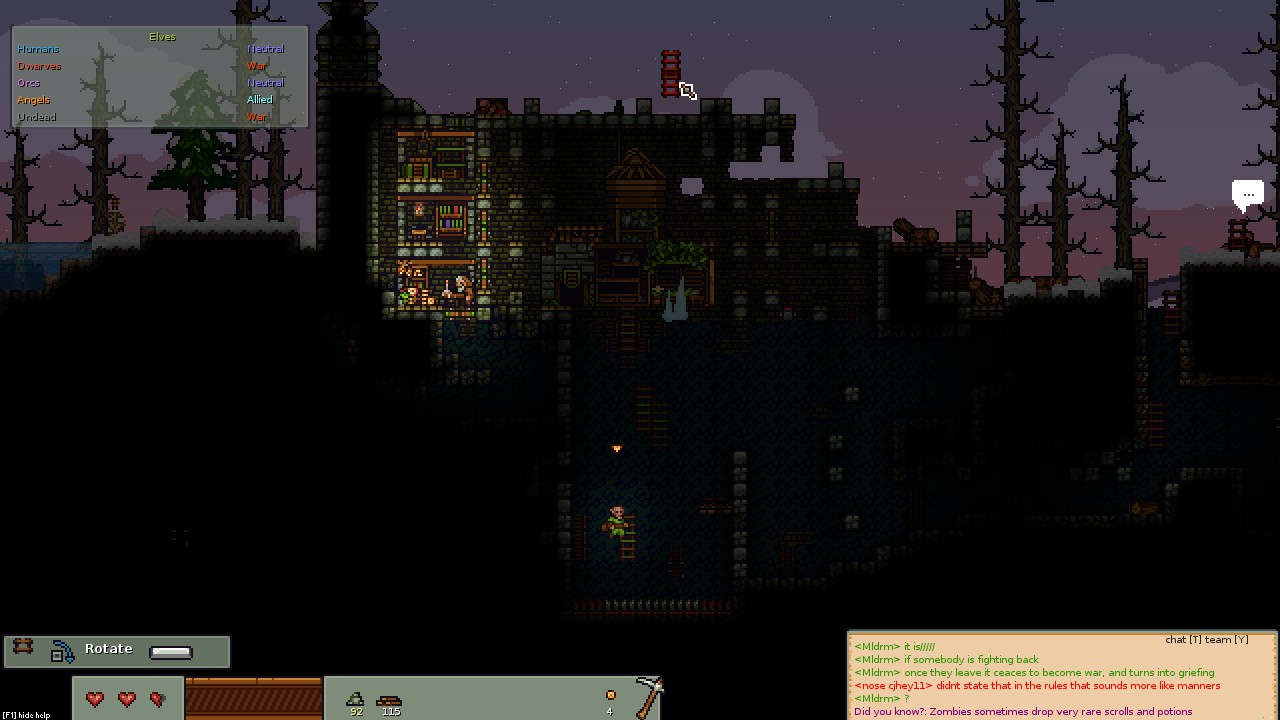Image resolution: width=1280 pixels, height=720 pixels.
Task: Select the Humans faction row
Action: [38, 49]
